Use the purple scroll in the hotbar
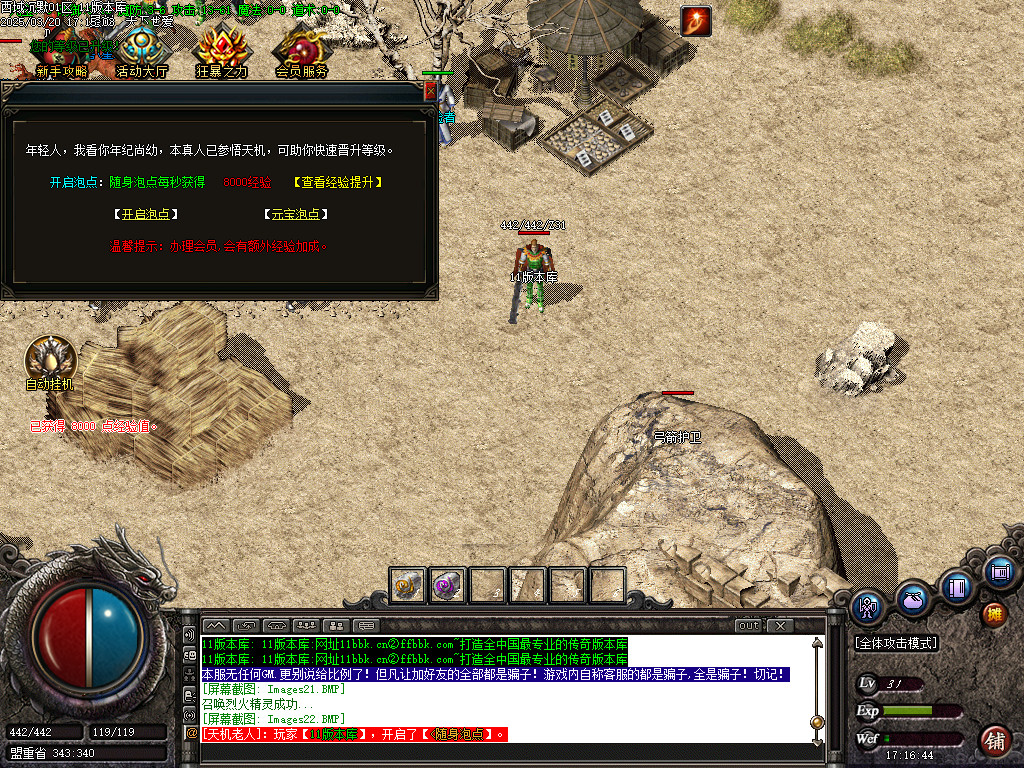 [447, 585]
